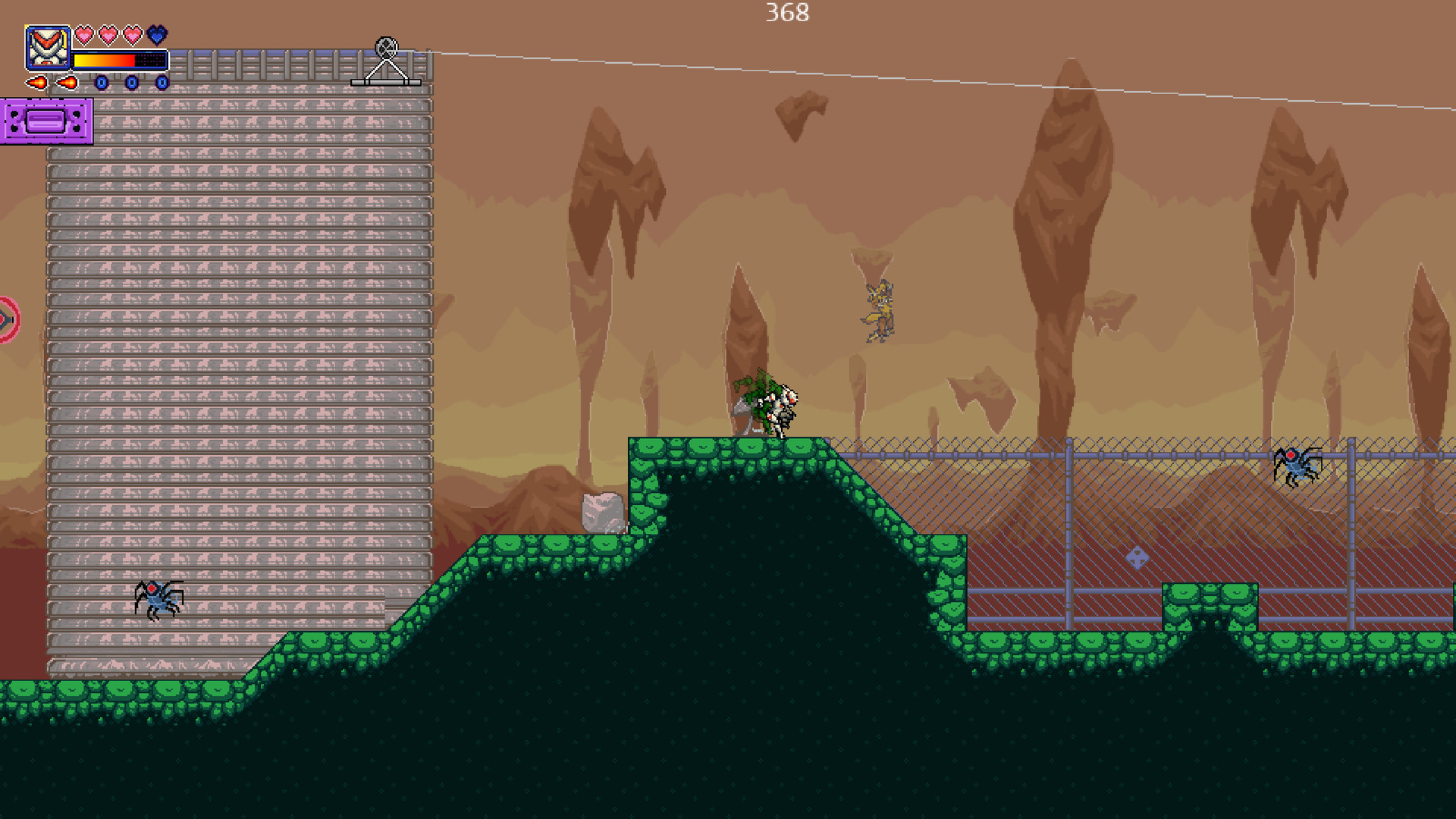1456x819 pixels.
Task: Toggle the second pink heart in the HUD
Action: 108,35
